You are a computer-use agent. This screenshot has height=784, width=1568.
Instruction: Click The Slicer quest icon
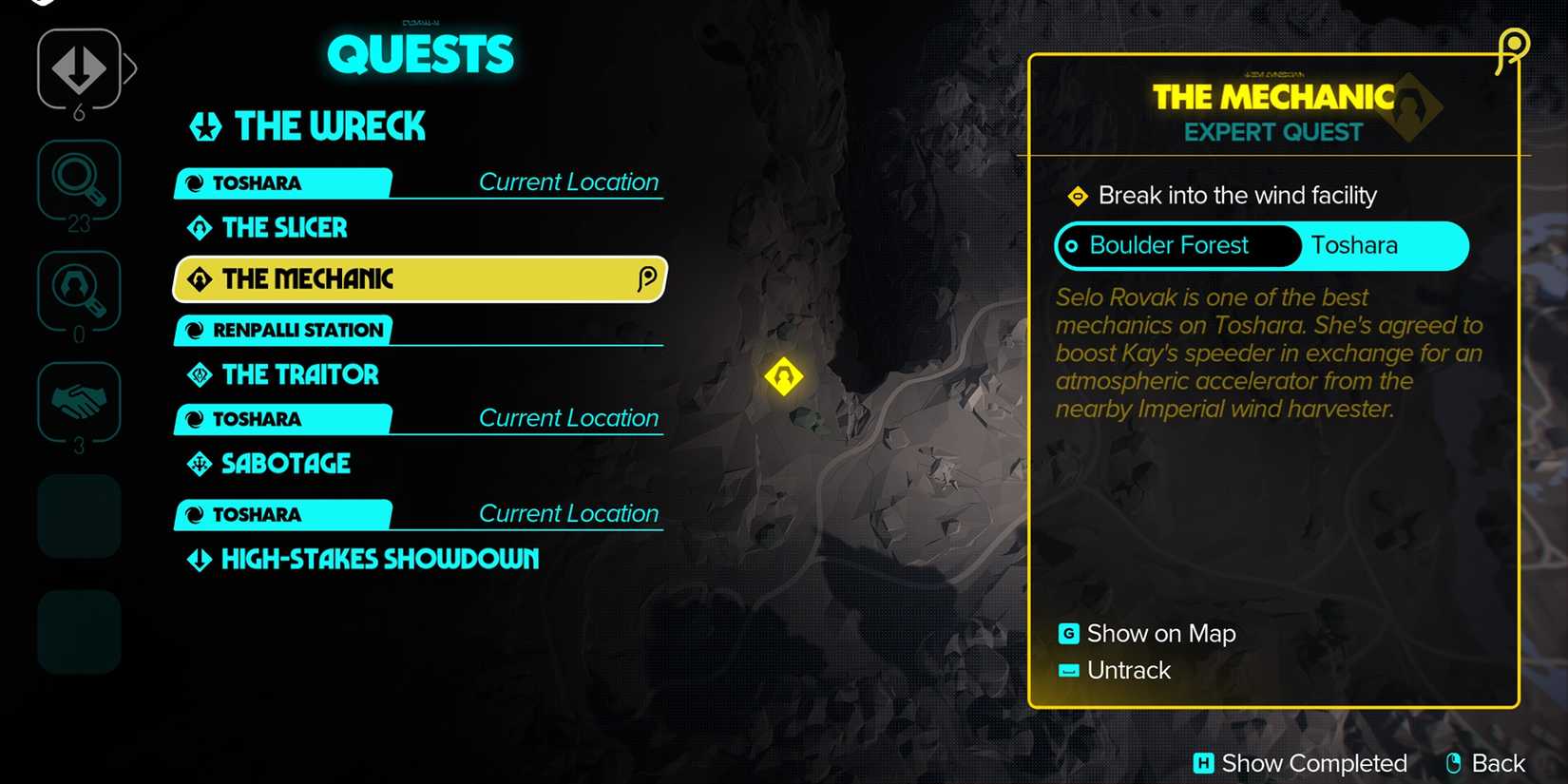coord(199,228)
